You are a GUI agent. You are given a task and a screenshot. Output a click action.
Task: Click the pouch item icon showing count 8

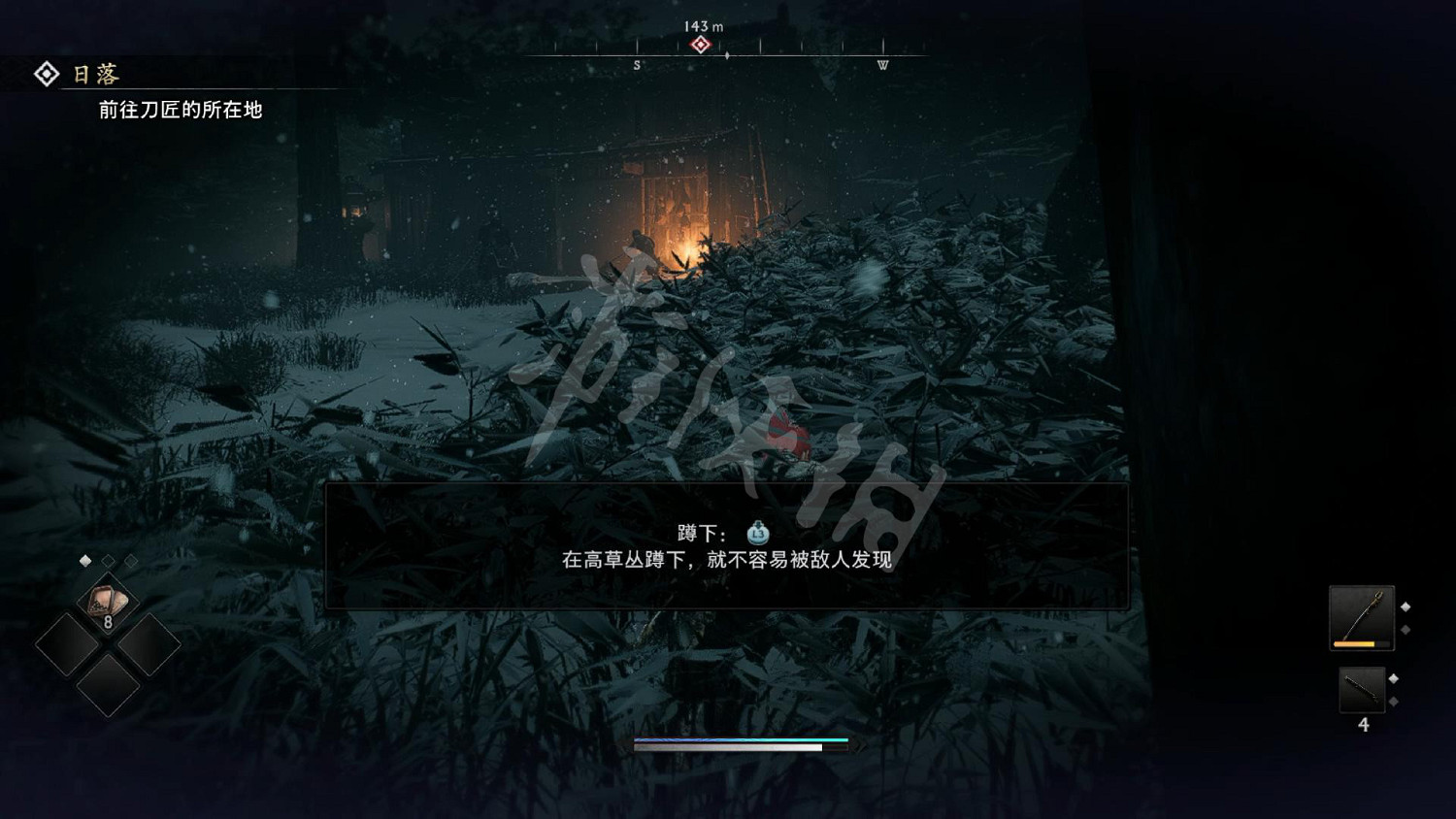pos(108,602)
